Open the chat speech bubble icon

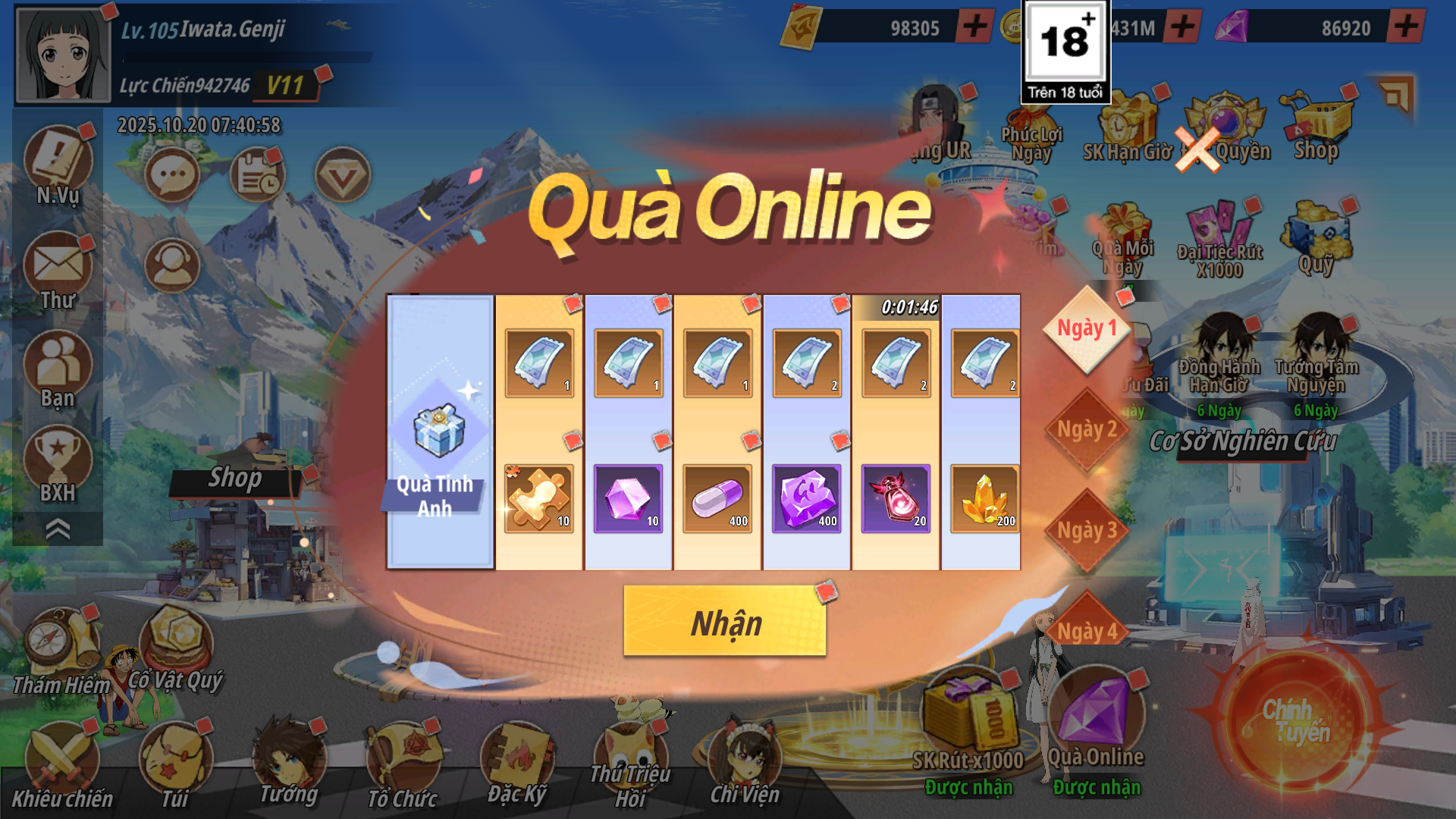click(x=172, y=175)
